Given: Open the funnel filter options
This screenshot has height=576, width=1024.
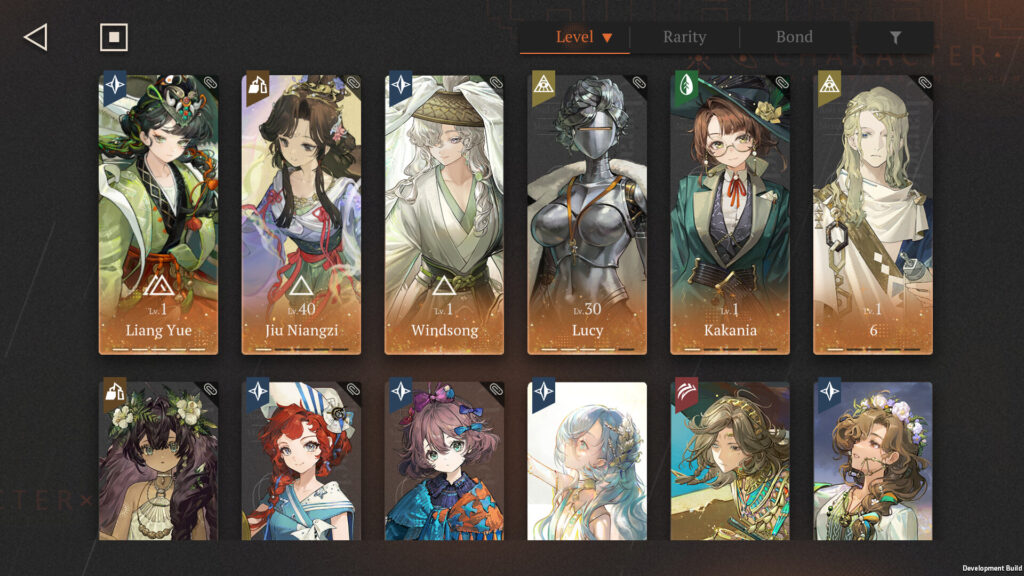Looking at the screenshot, I should (x=895, y=38).
